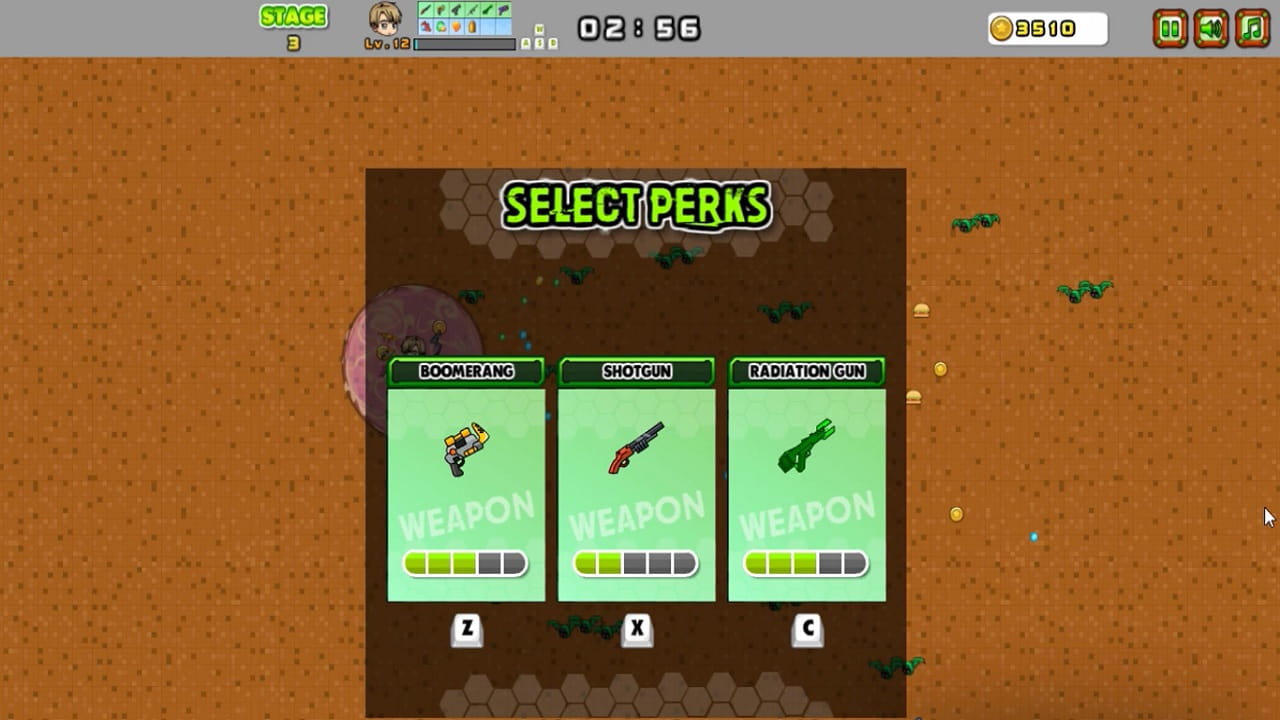Open the Radiation Gun perk card

coord(806,485)
